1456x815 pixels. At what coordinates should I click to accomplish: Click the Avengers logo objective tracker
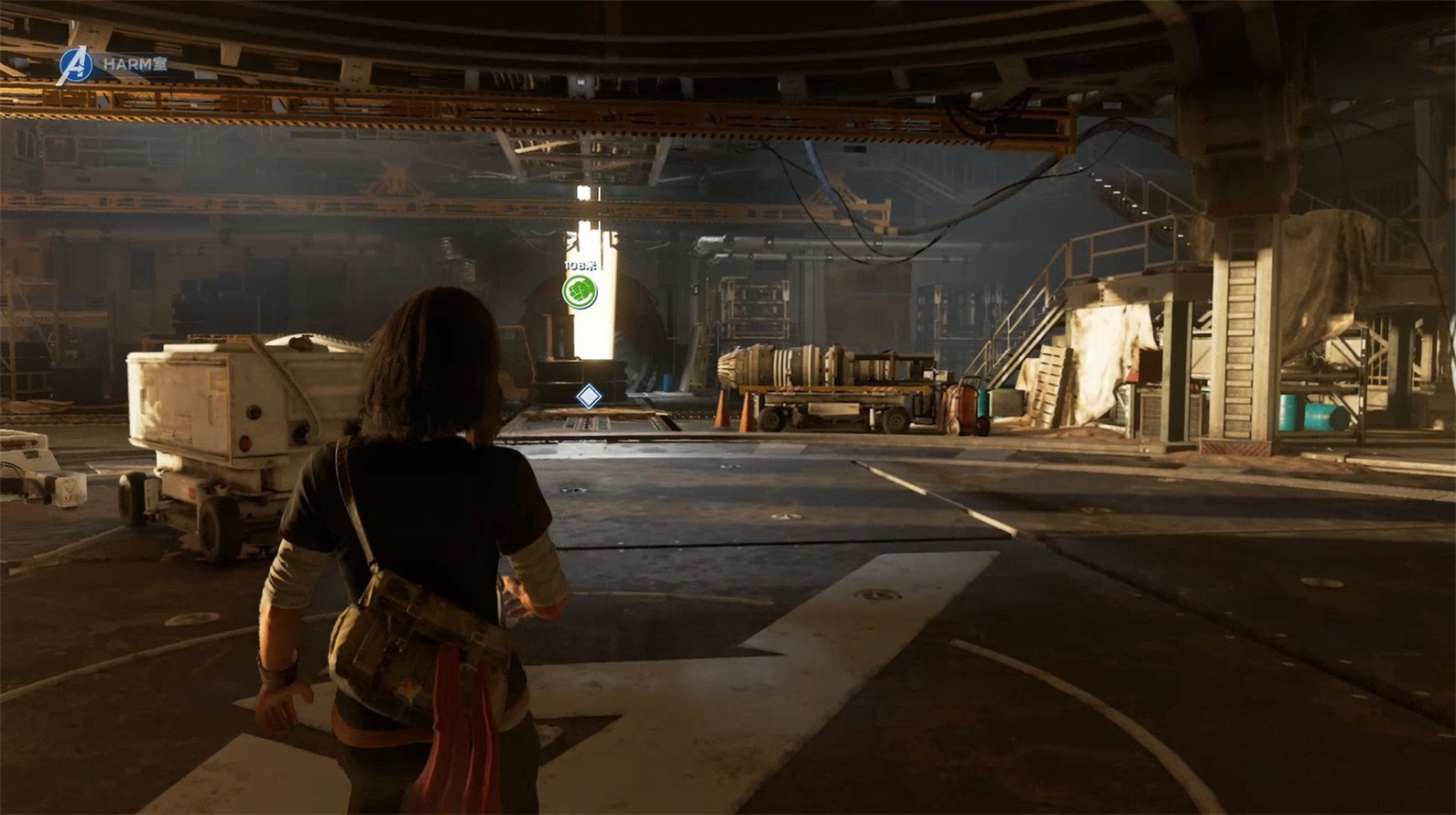75,66
